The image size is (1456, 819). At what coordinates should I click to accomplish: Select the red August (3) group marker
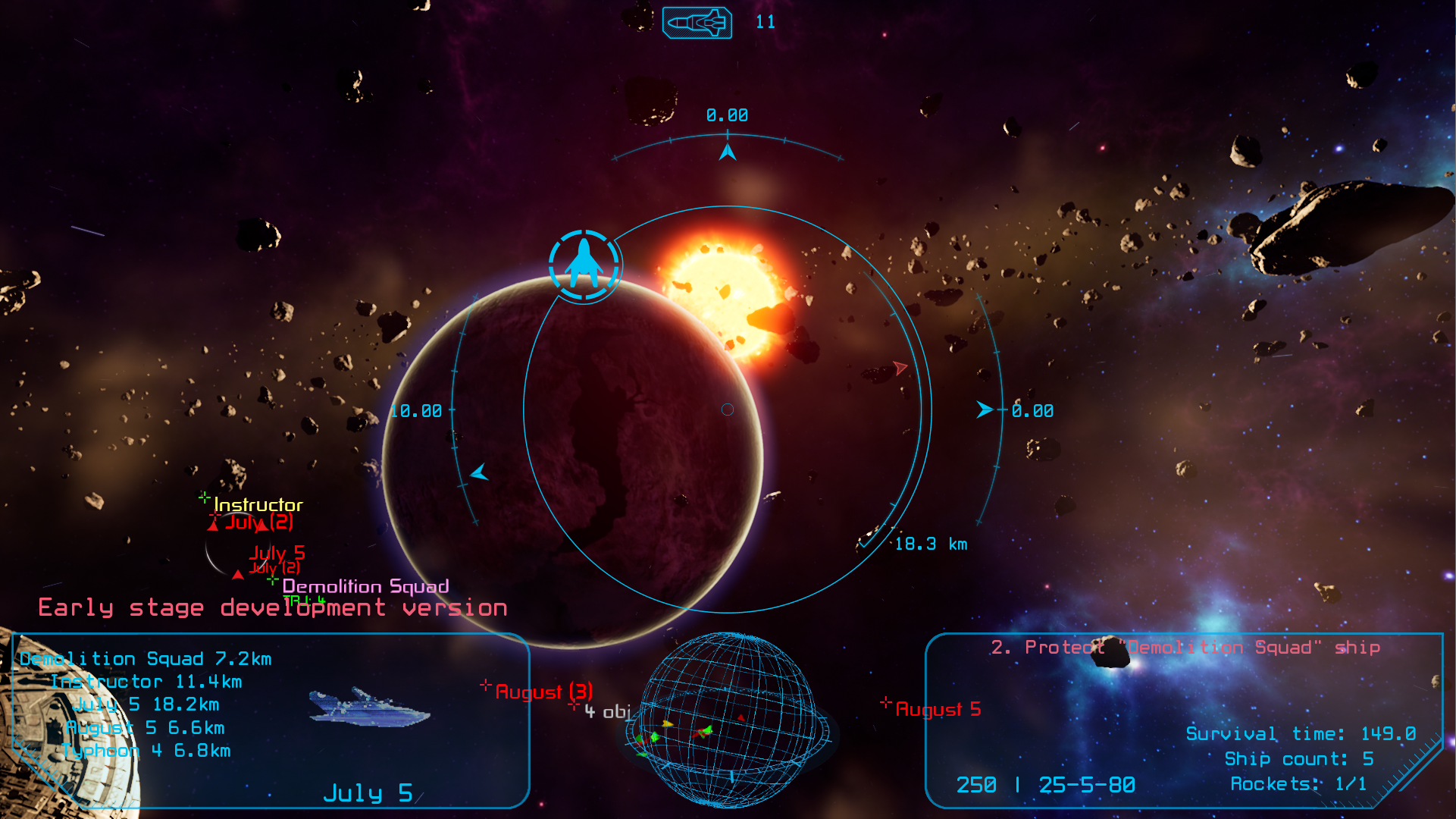(x=543, y=692)
